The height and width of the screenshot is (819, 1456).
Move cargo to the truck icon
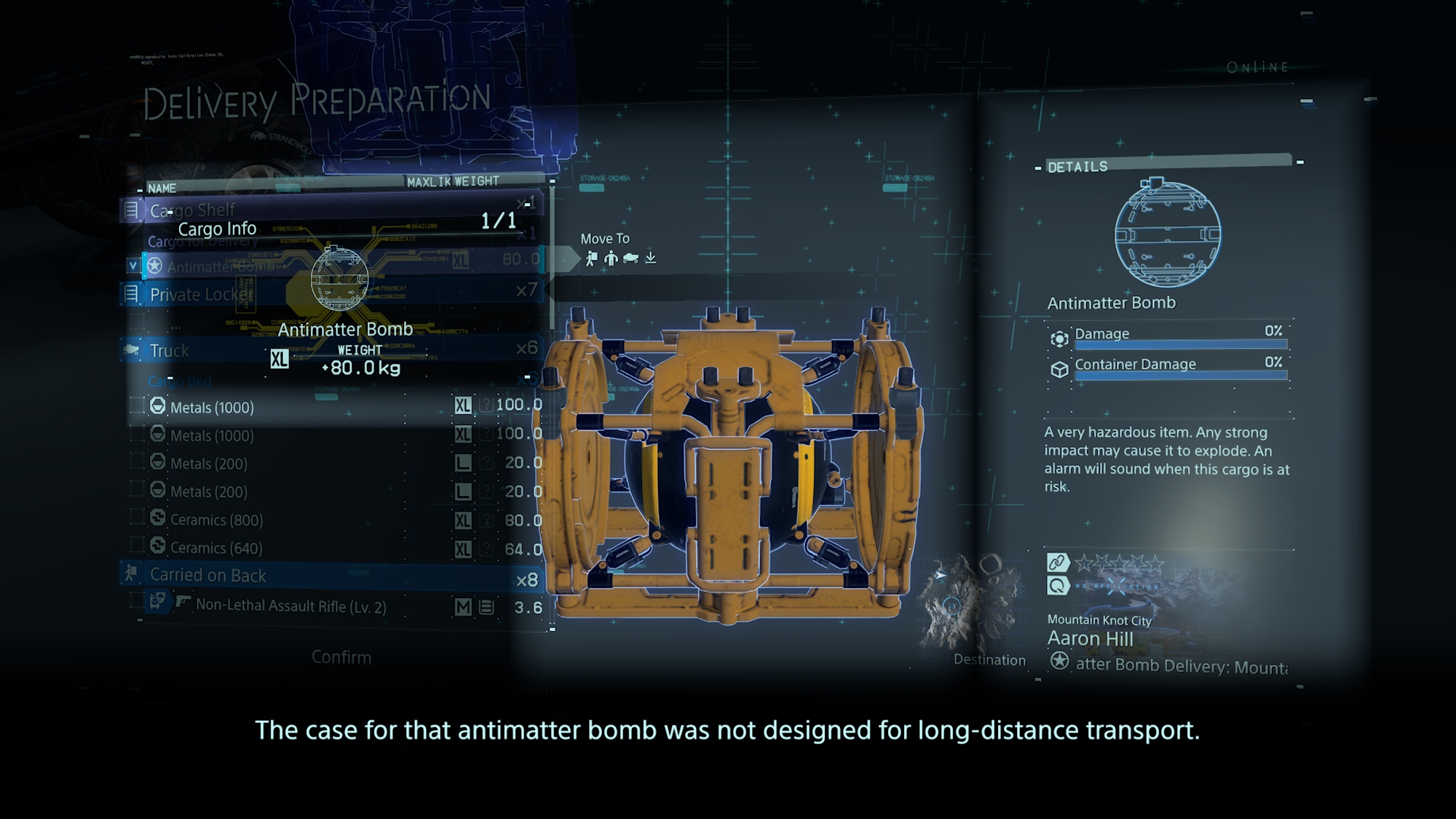(631, 258)
